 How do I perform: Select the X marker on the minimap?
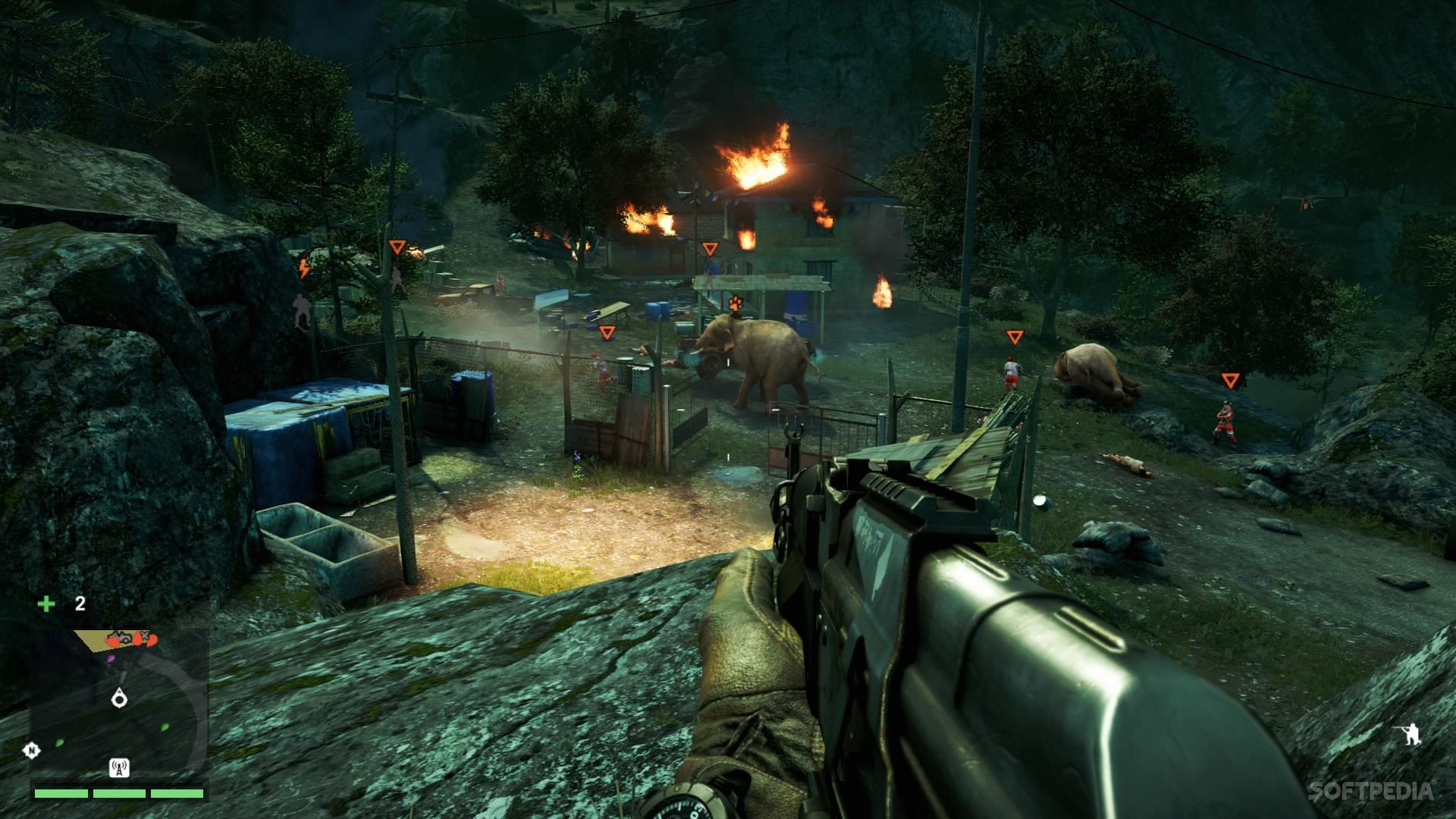(x=144, y=635)
